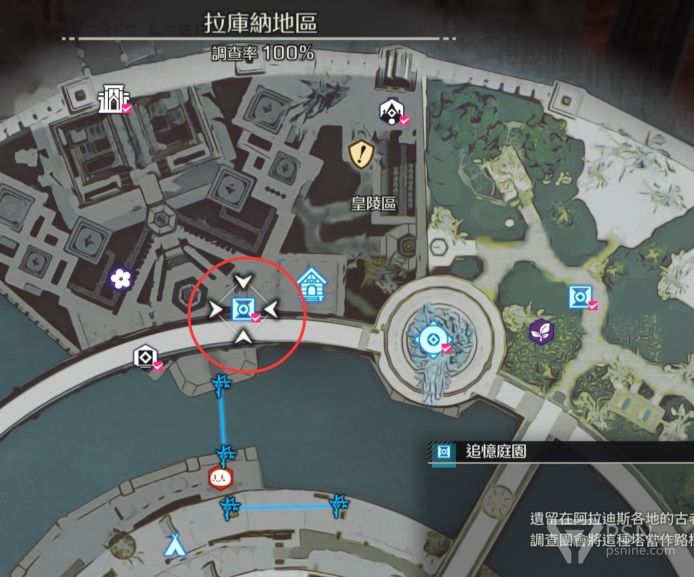Screen dimensions: 694x577
Task: Choose the blue house map icon
Action: [311, 287]
